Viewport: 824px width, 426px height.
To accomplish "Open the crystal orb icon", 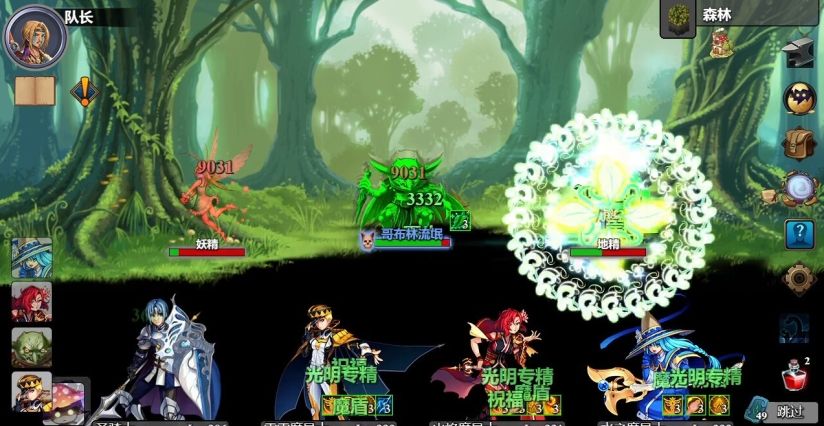I will tap(799, 187).
